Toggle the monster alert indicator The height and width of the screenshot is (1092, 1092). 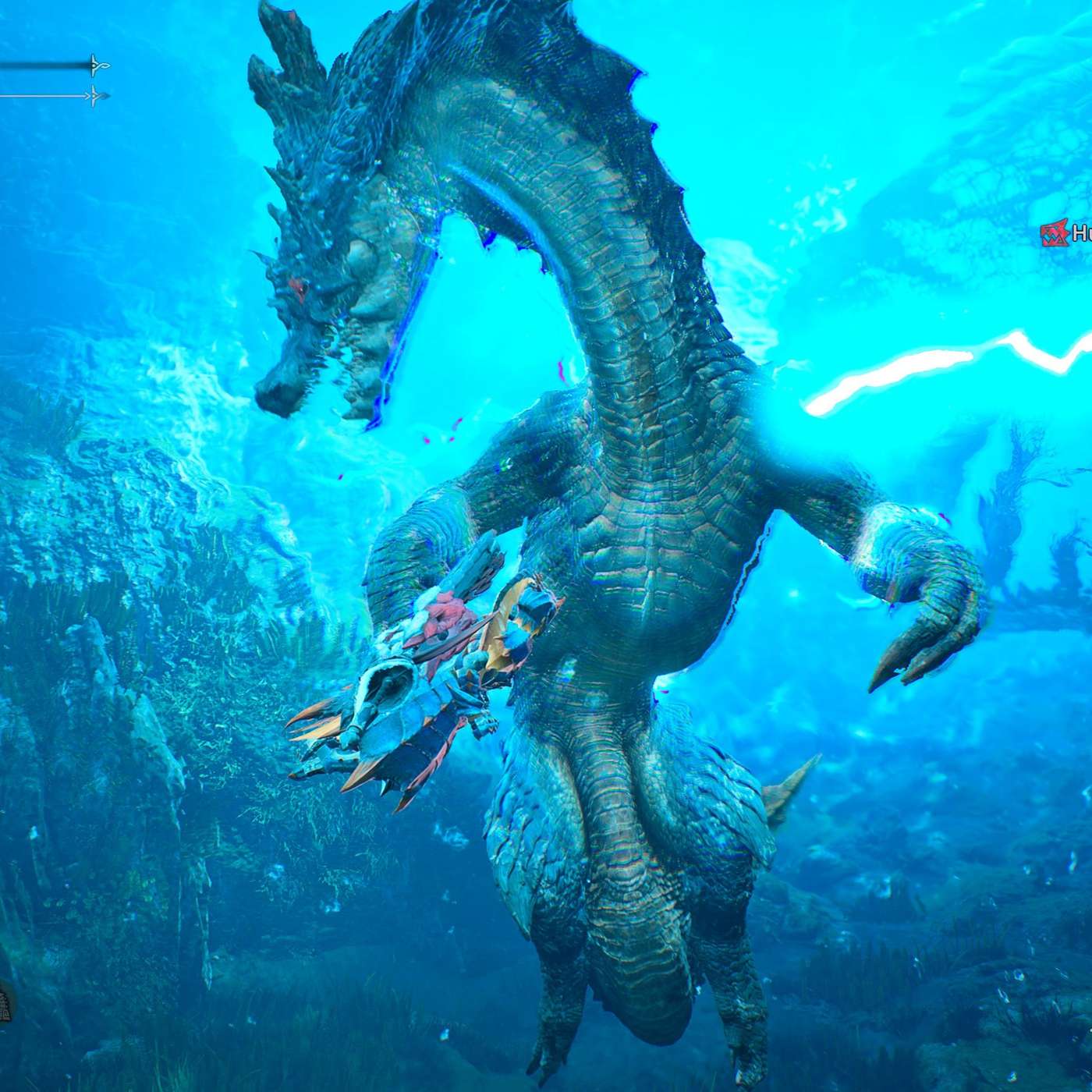pyautogui.click(x=1055, y=232)
